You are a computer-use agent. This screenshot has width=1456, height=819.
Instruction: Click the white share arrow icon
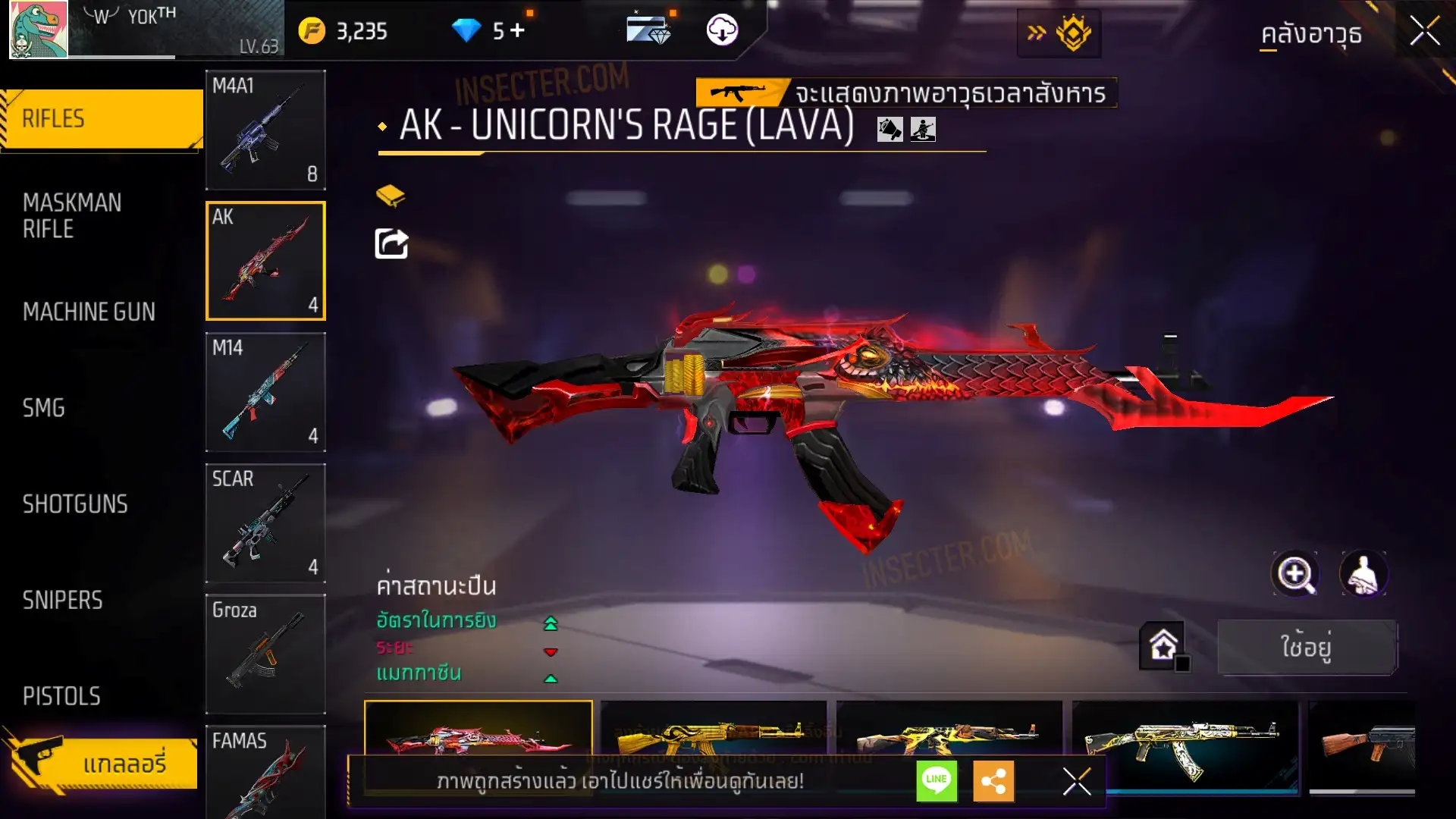click(392, 244)
